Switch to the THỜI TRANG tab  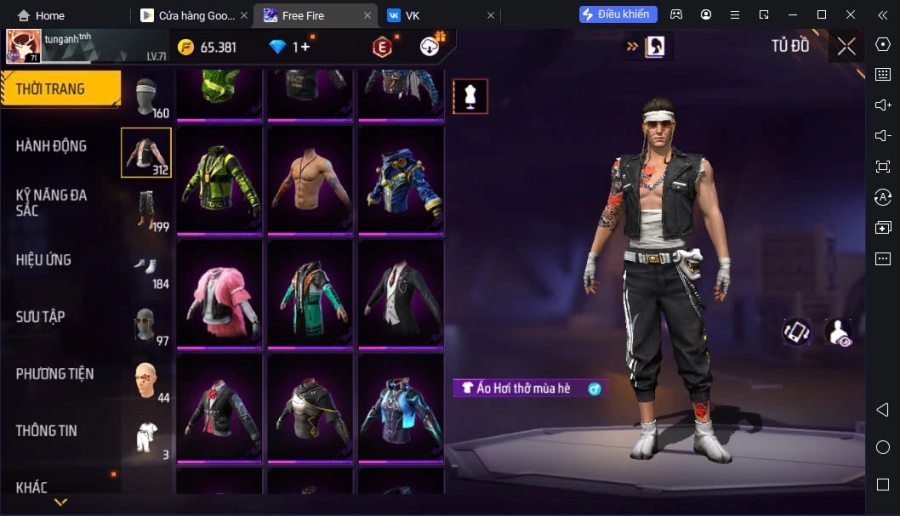(60, 89)
